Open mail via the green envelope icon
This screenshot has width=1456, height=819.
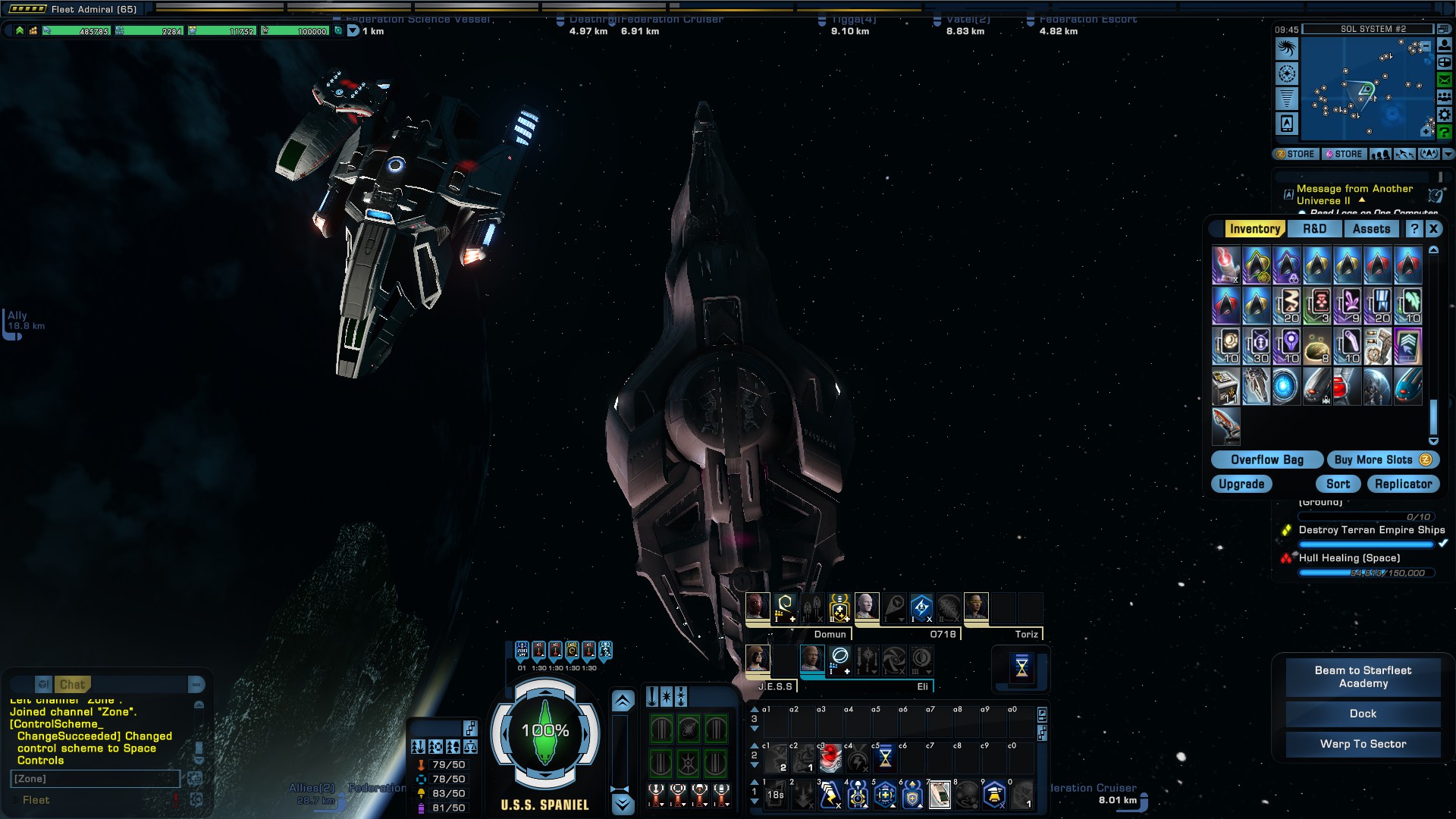[1445, 80]
